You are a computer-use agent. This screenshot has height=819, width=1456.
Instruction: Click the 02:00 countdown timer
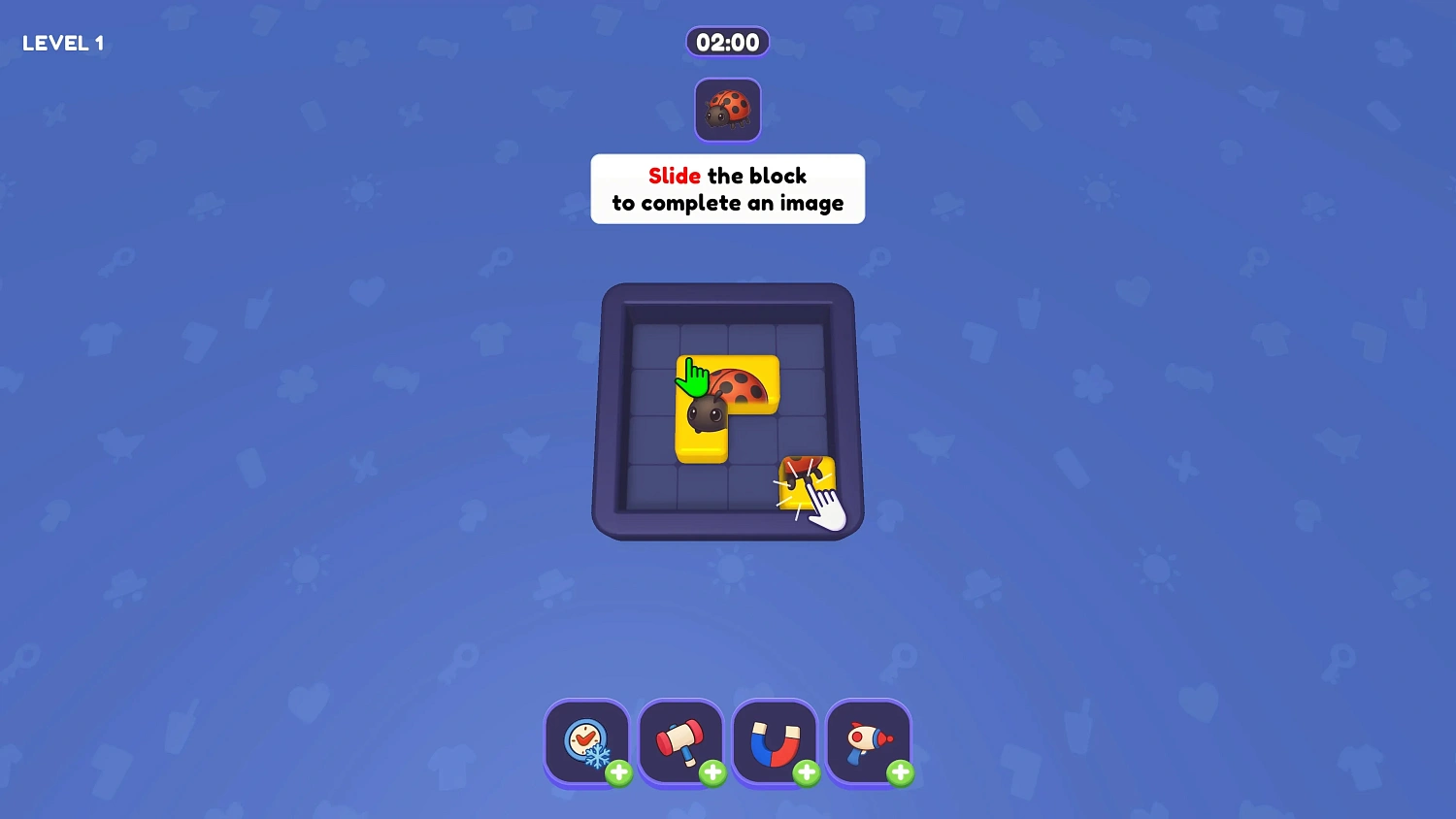pyautogui.click(x=727, y=42)
